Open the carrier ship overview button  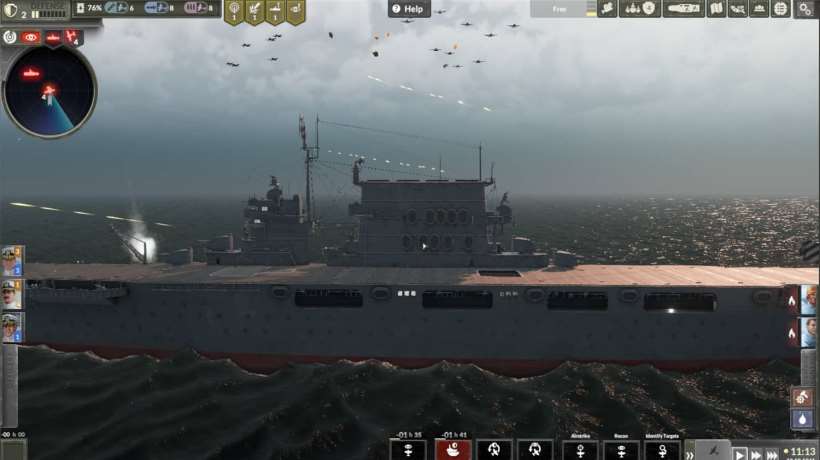coord(684,9)
